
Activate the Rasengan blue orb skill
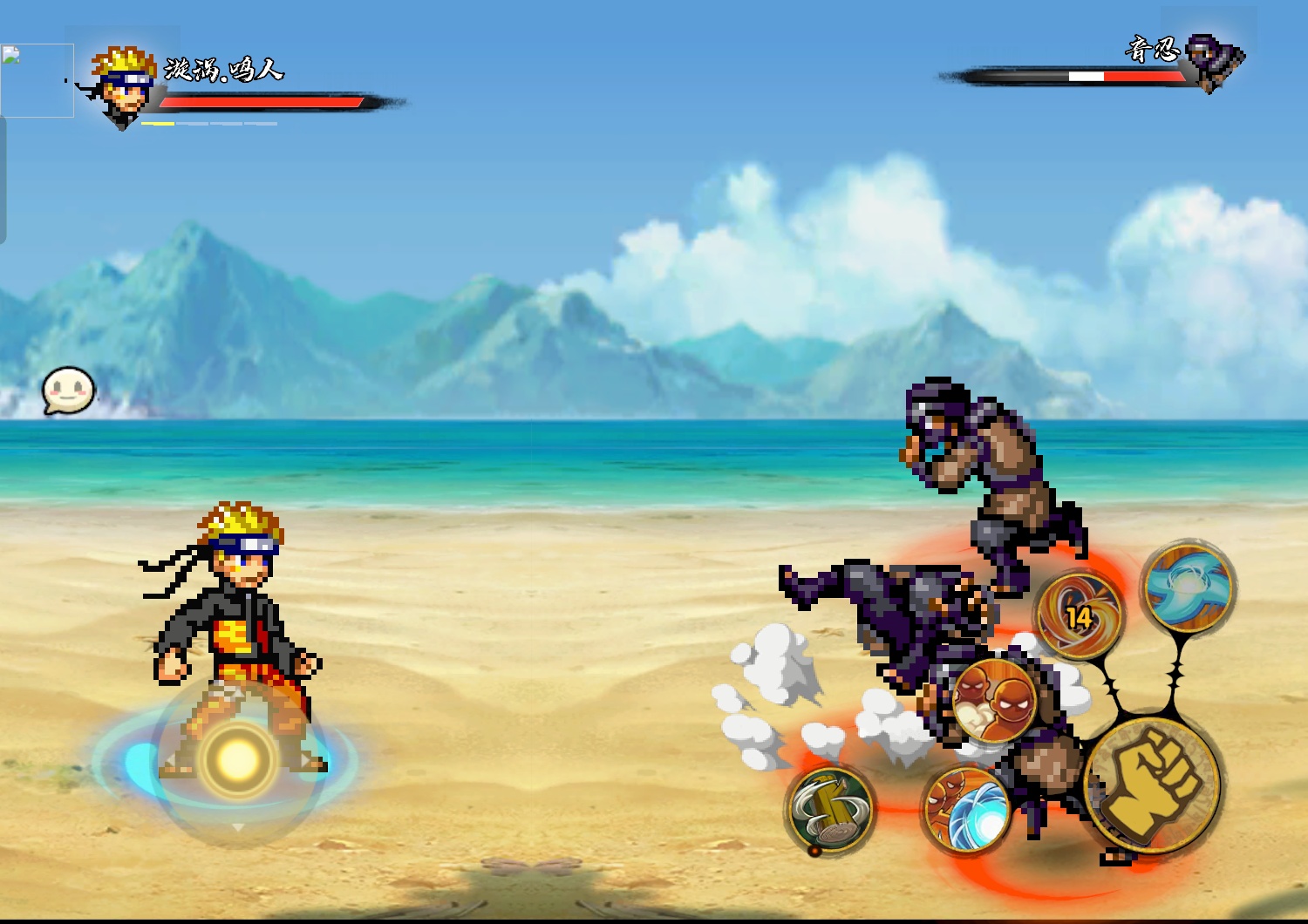967,810
